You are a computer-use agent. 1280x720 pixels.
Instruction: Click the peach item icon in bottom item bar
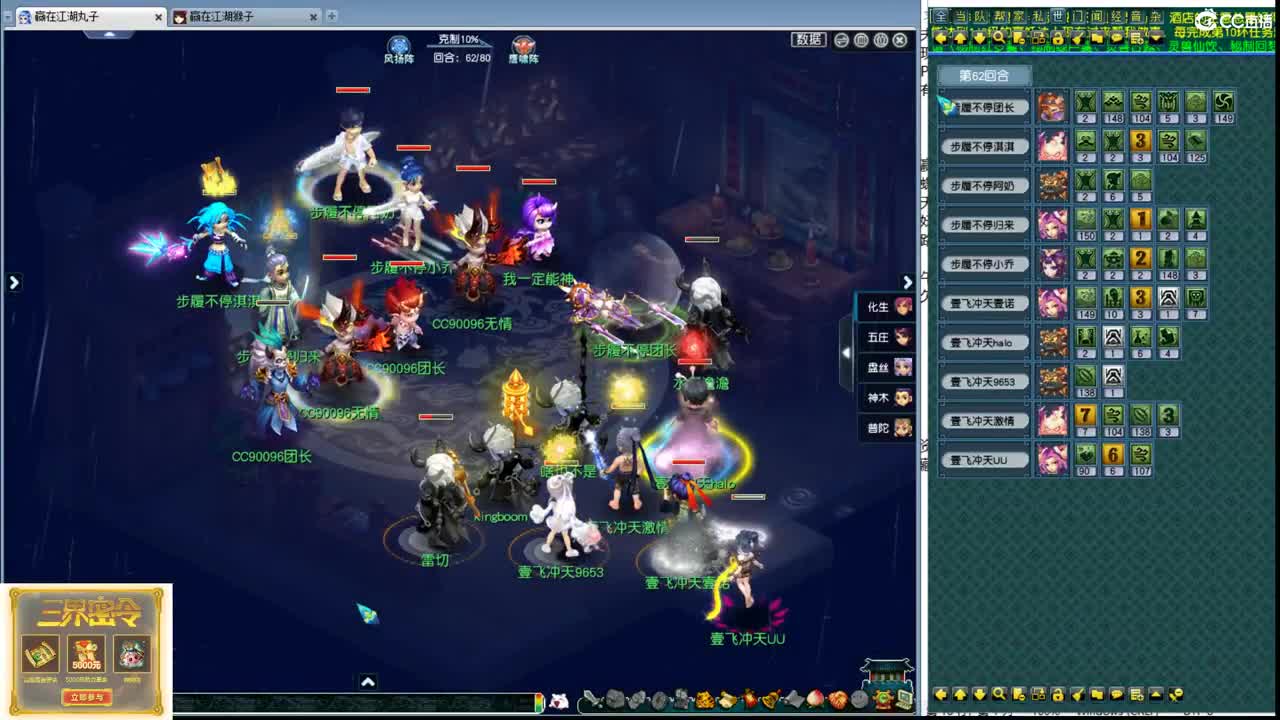(x=814, y=698)
